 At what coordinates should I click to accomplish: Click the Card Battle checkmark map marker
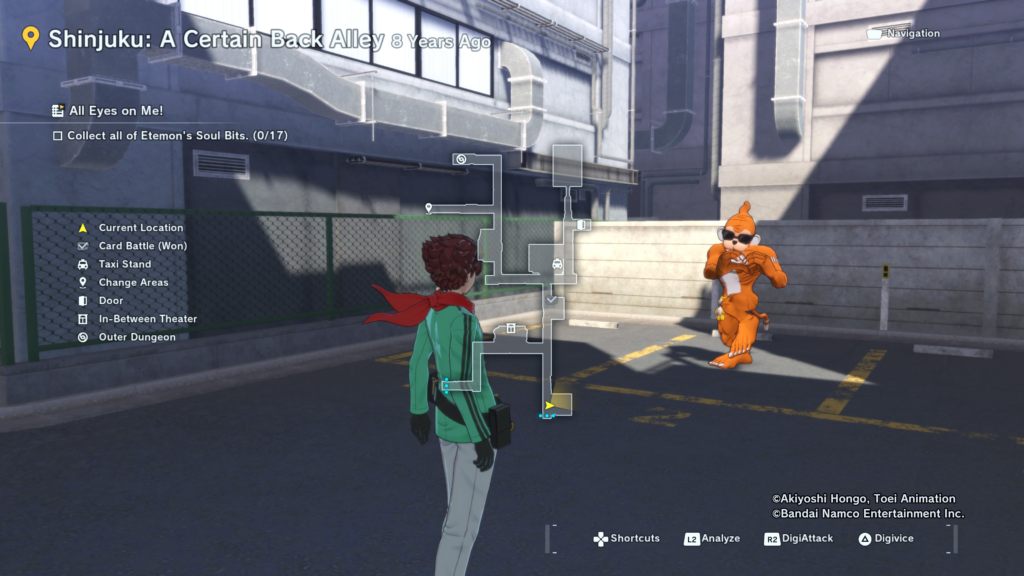(551, 299)
